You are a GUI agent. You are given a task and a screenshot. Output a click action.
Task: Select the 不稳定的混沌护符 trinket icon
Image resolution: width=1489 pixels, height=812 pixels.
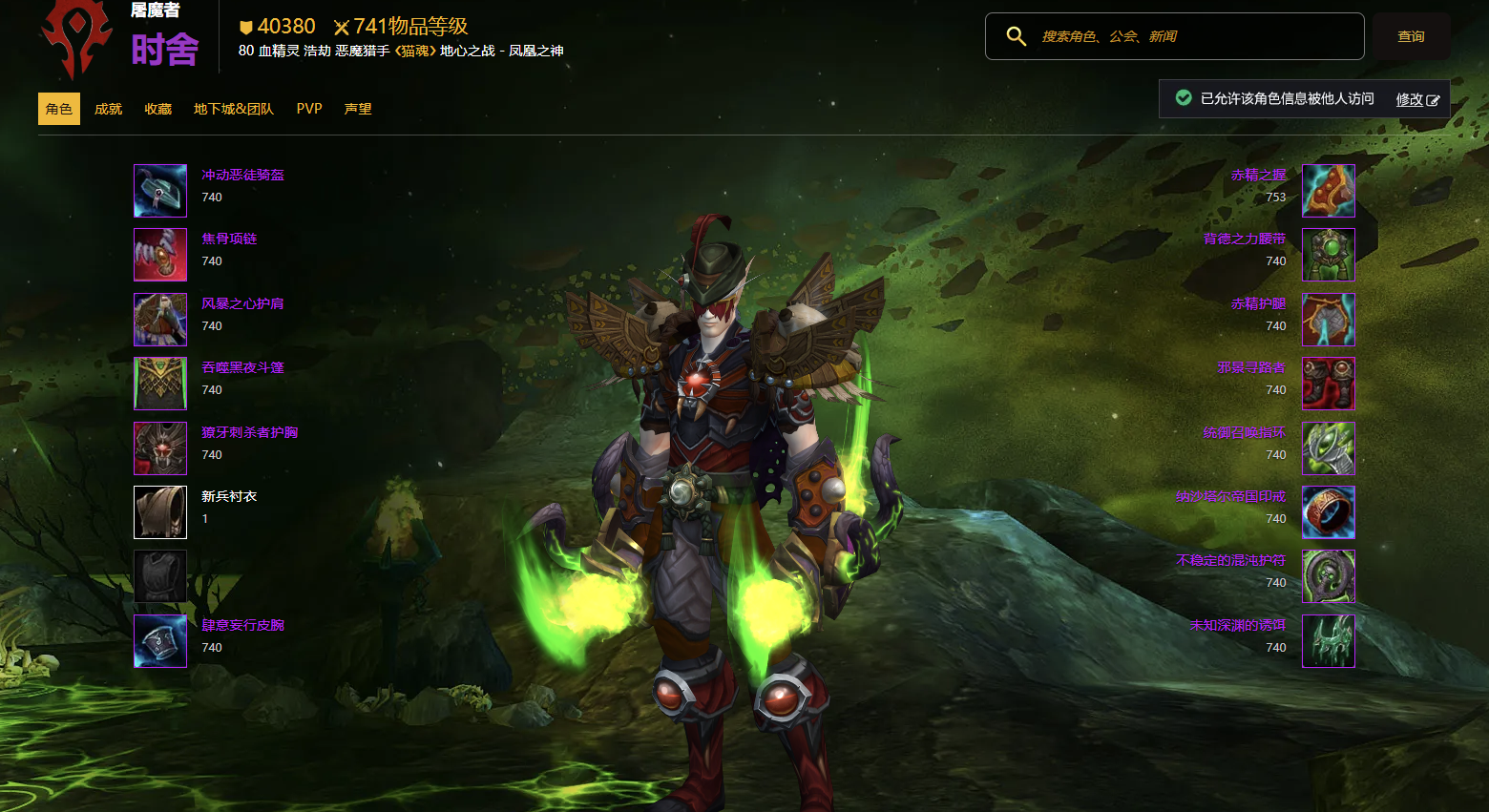tap(1329, 576)
